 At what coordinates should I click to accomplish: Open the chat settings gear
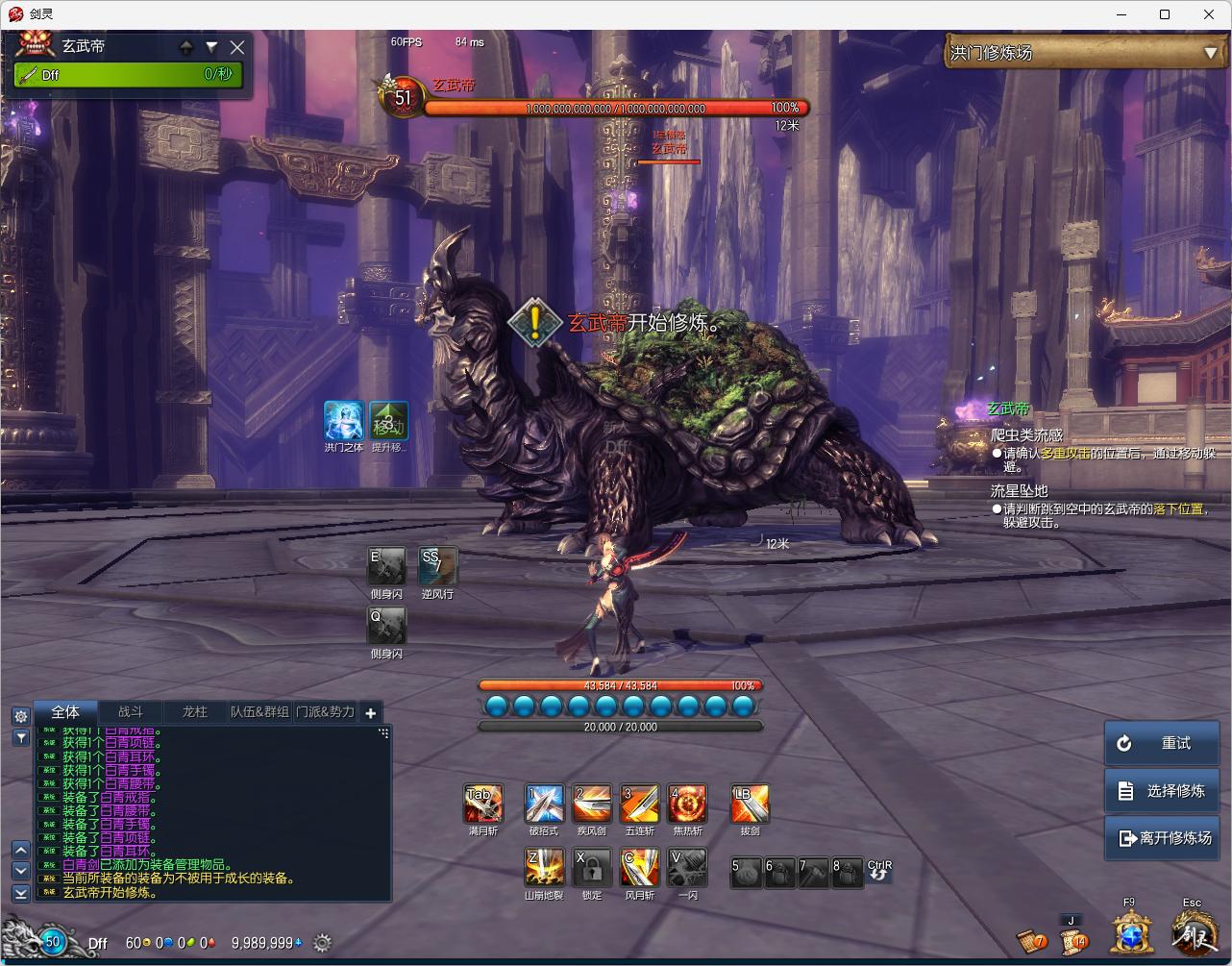pyautogui.click(x=20, y=716)
